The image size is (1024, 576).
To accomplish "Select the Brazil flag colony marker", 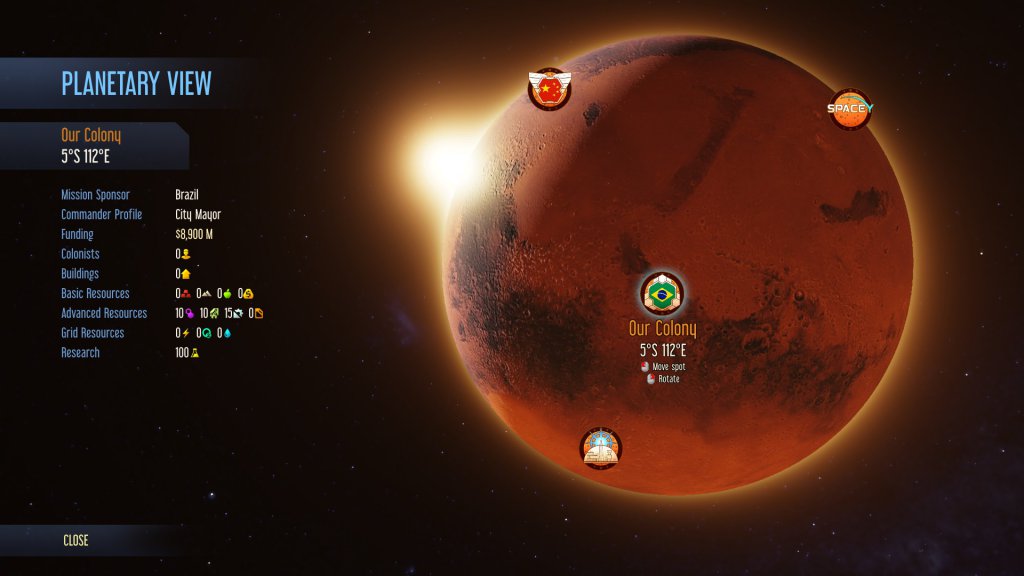I will point(660,293).
